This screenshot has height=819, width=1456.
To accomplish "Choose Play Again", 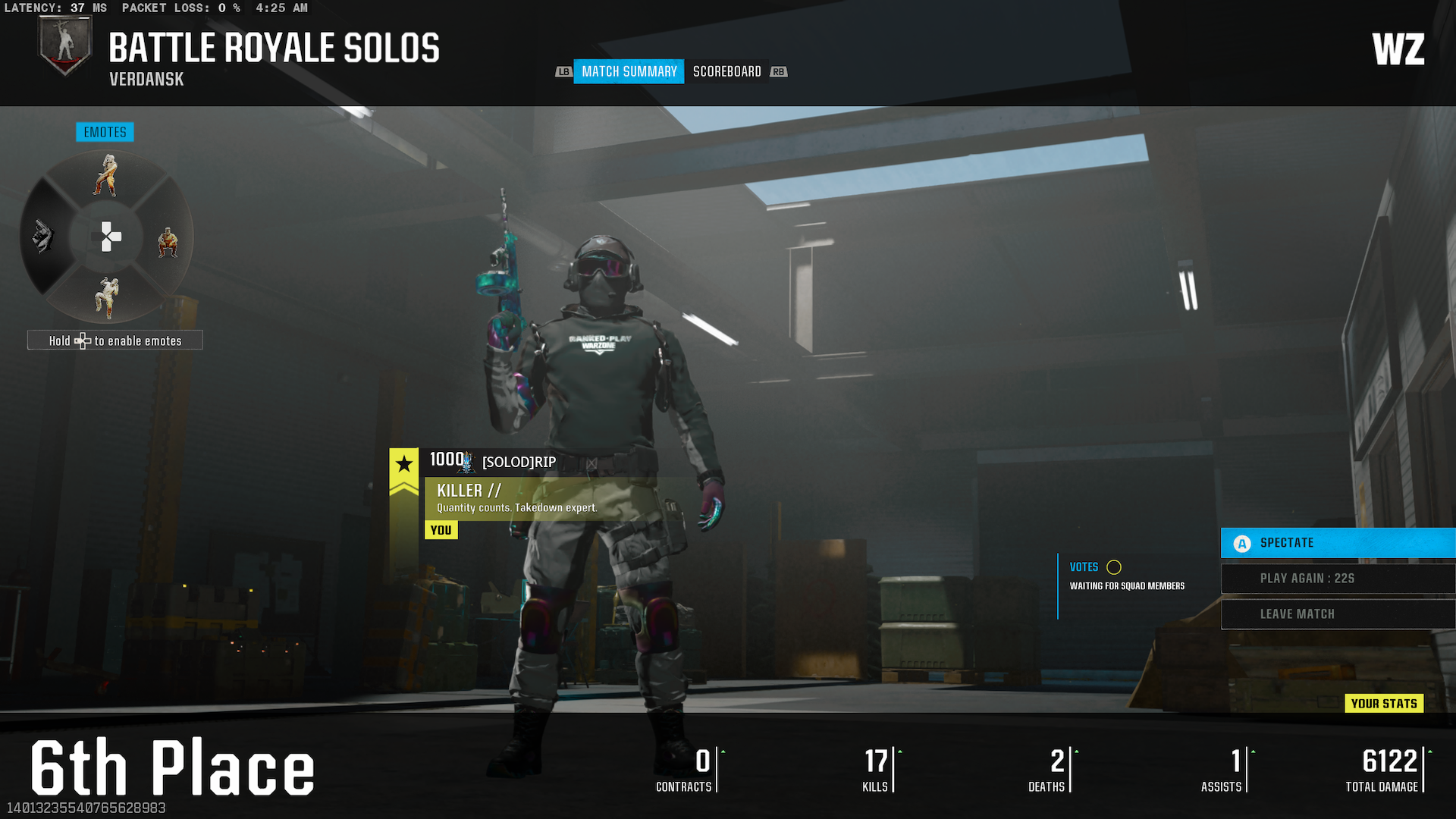I will [x=1338, y=579].
